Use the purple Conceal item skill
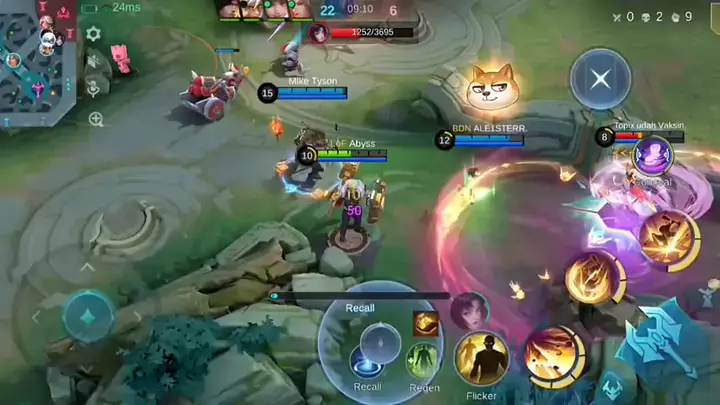 coord(653,156)
